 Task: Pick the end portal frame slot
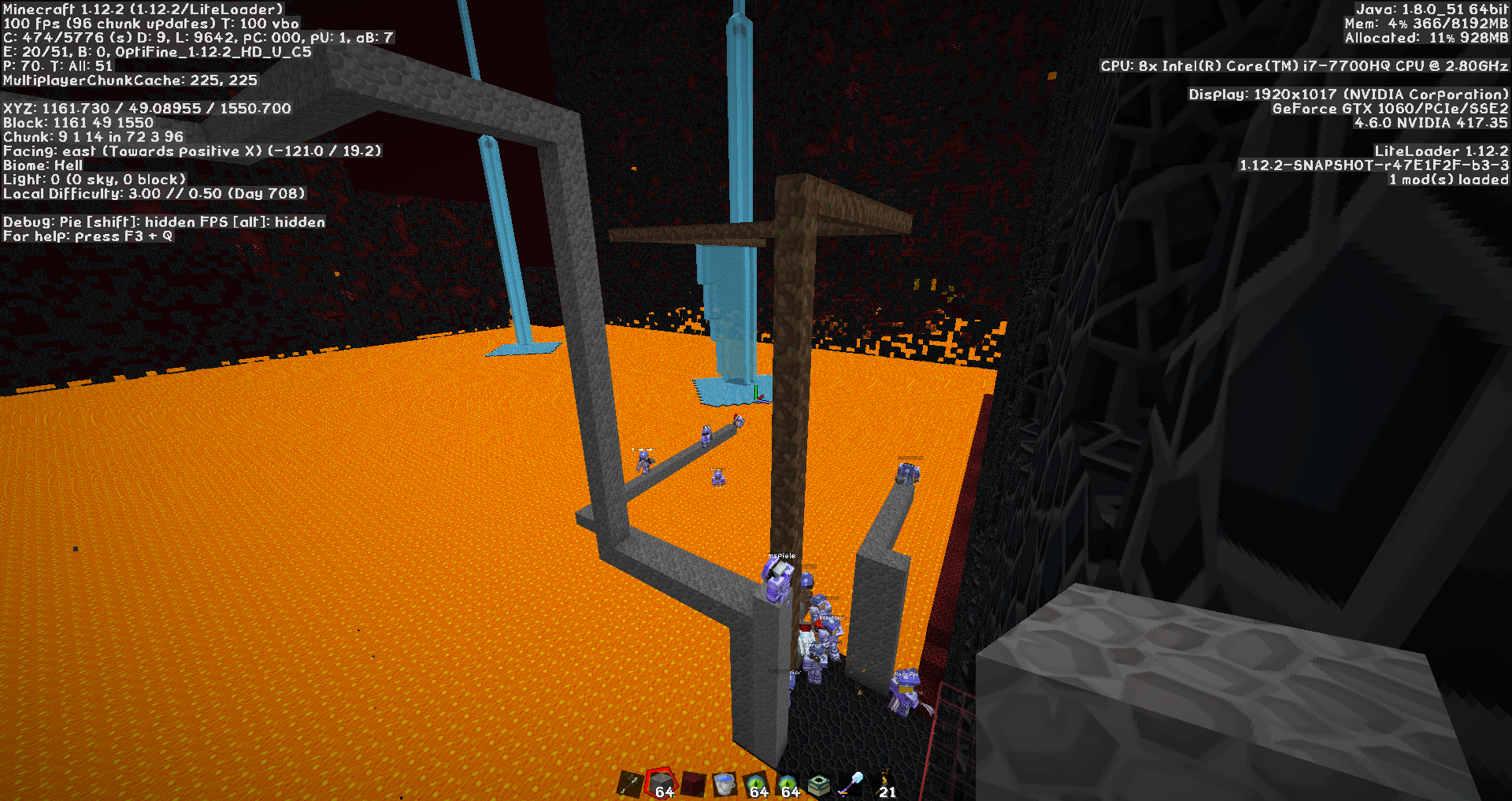(819, 784)
